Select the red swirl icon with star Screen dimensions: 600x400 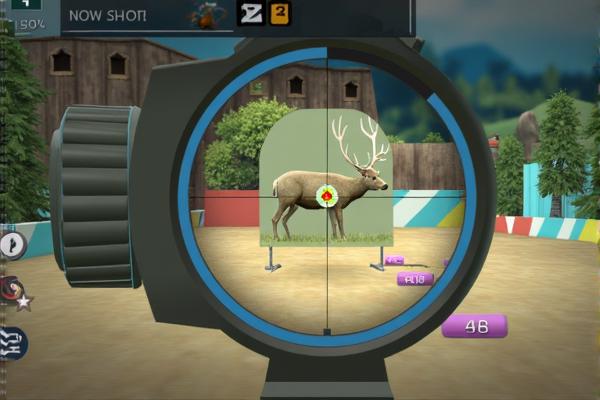coord(13,291)
